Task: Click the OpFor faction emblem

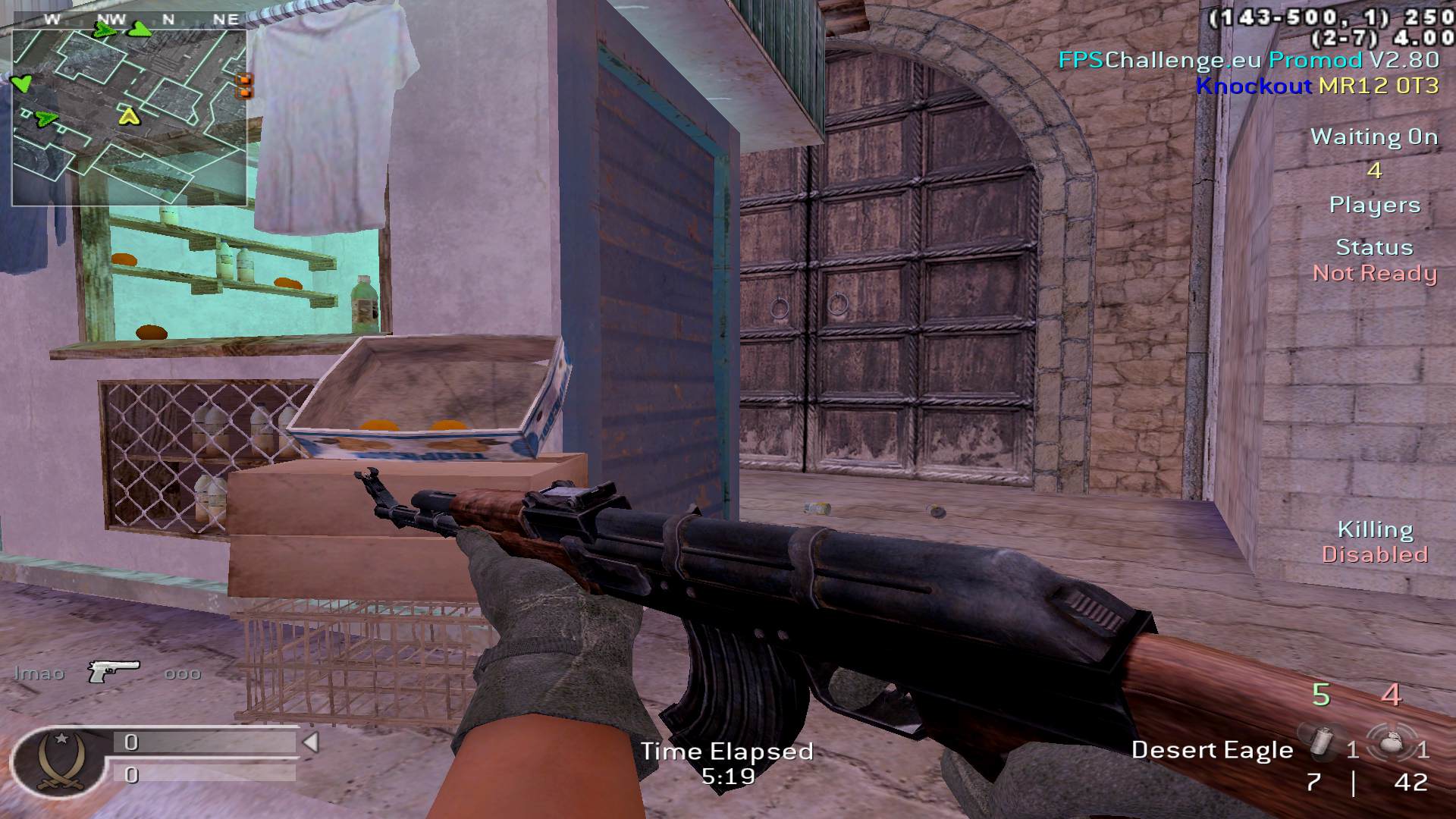Action: pyautogui.click(x=58, y=761)
